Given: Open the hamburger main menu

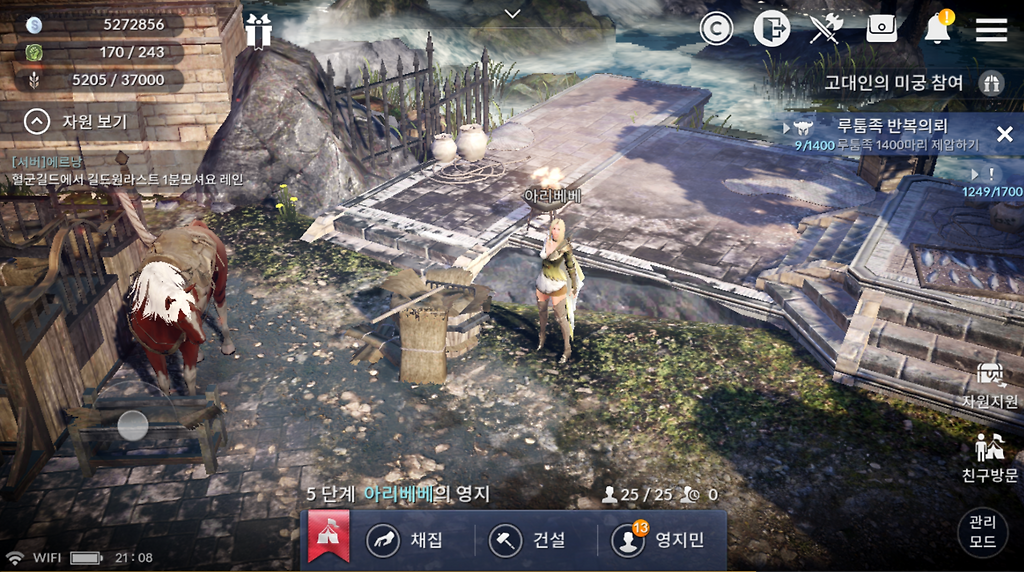Looking at the screenshot, I should (991, 29).
